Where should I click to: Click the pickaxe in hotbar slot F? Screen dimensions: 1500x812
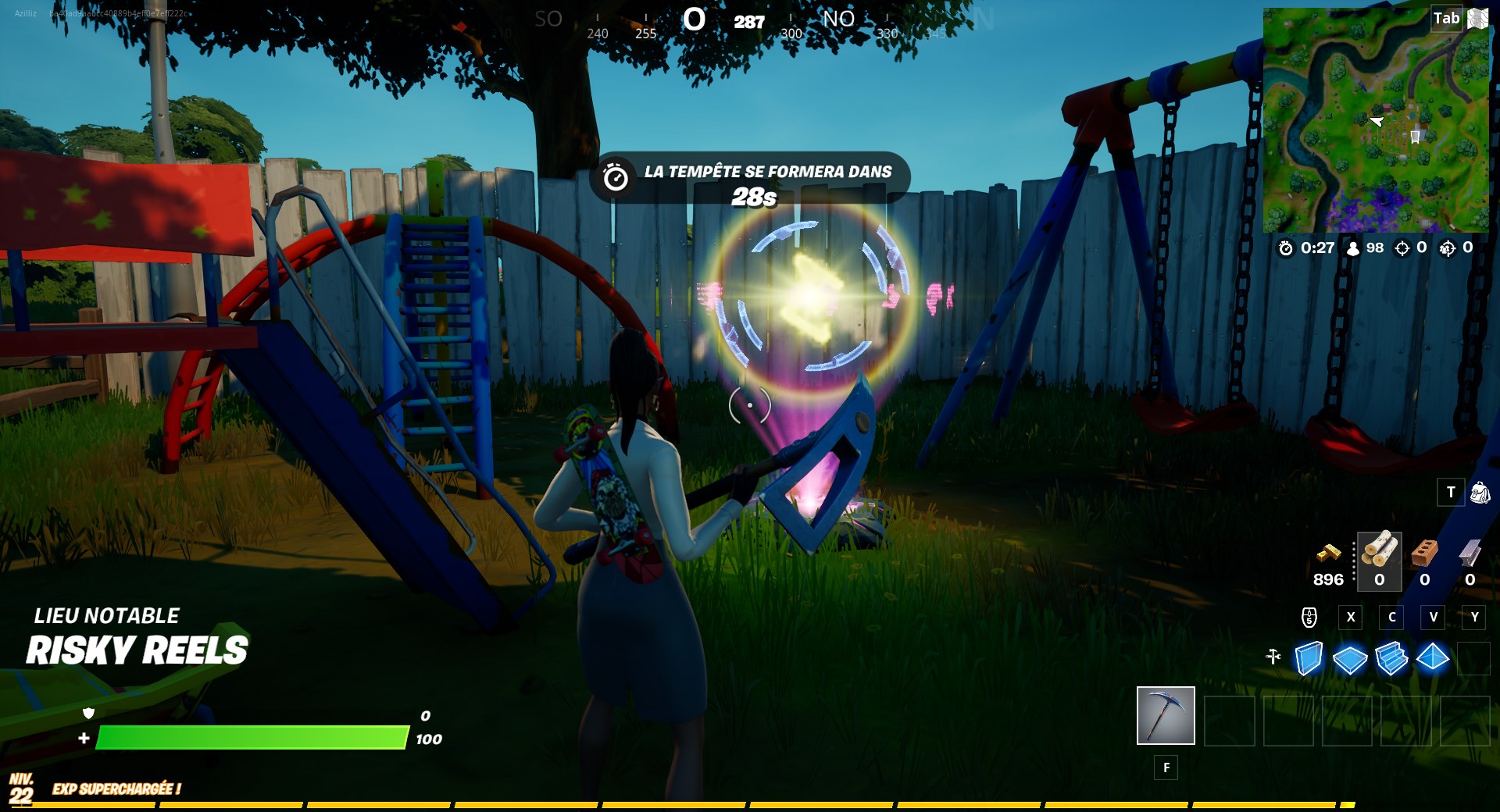click(x=1166, y=716)
